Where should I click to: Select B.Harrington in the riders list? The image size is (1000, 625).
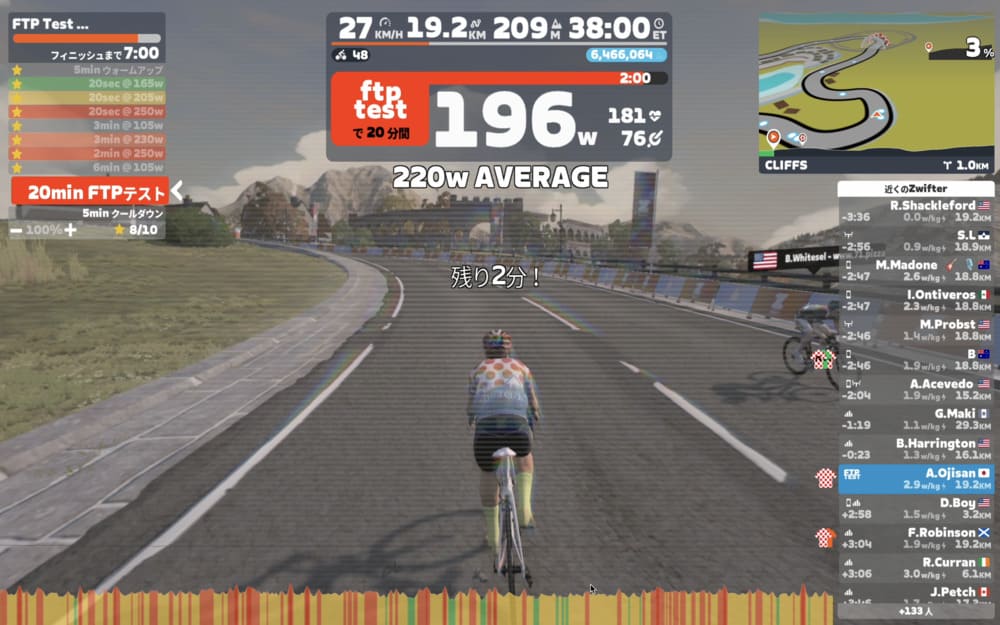(915, 449)
